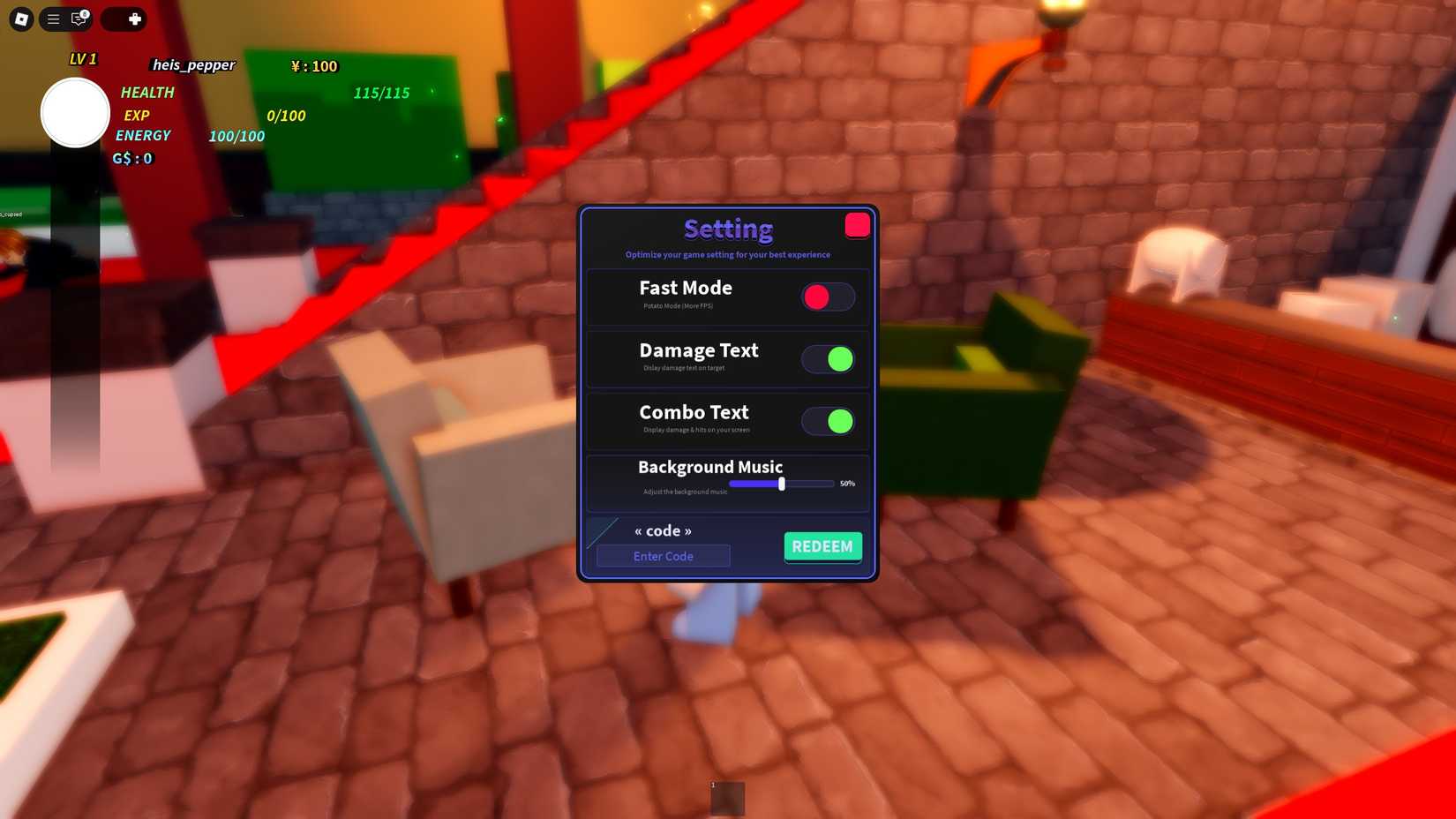The height and width of the screenshot is (819, 1456).
Task: Turn off Combo Text
Action: (828, 422)
